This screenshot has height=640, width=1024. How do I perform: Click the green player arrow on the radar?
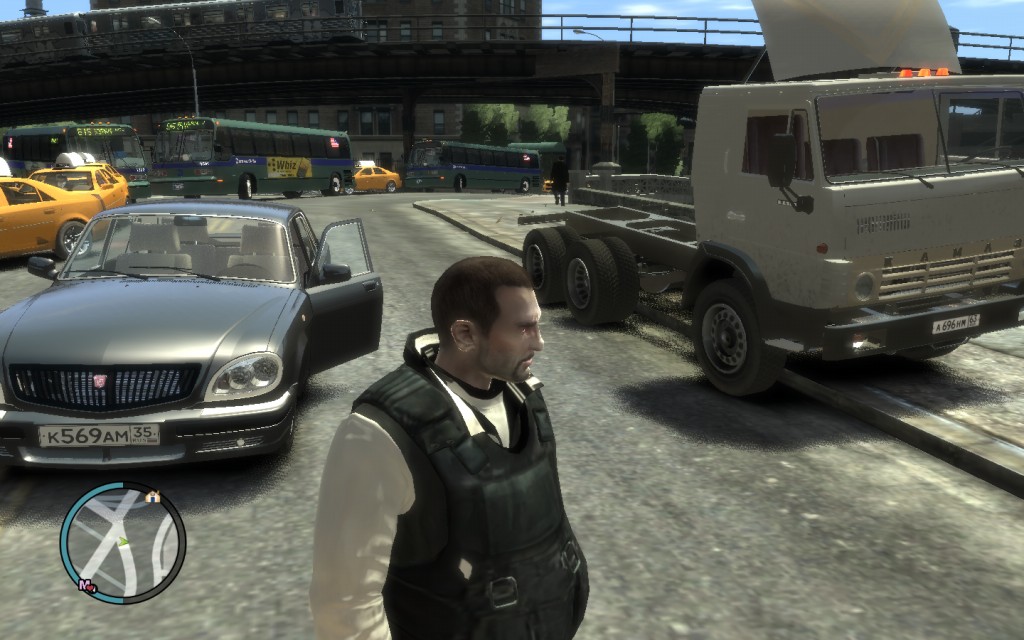[124, 541]
